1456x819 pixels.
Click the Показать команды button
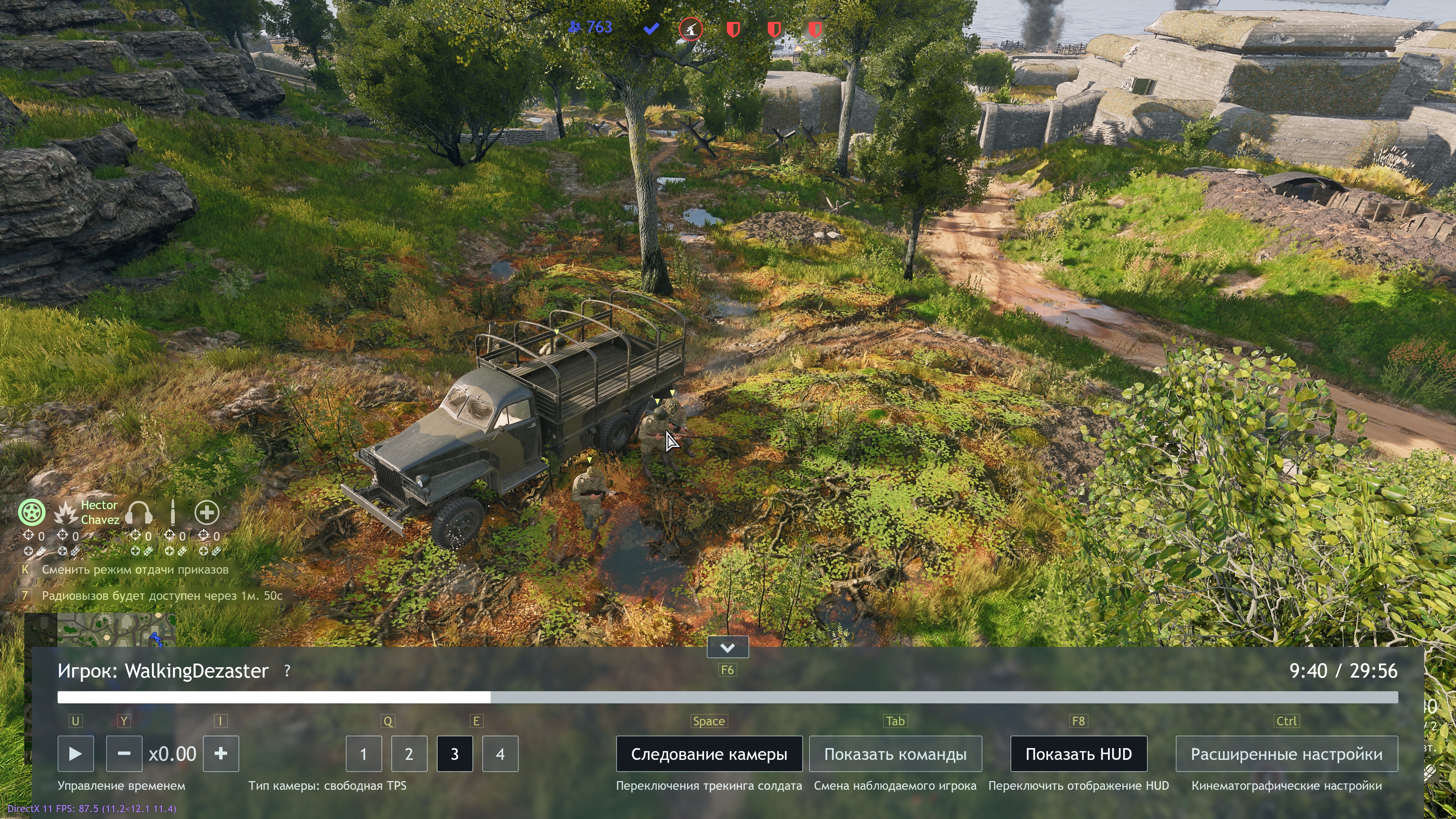click(895, 753)
